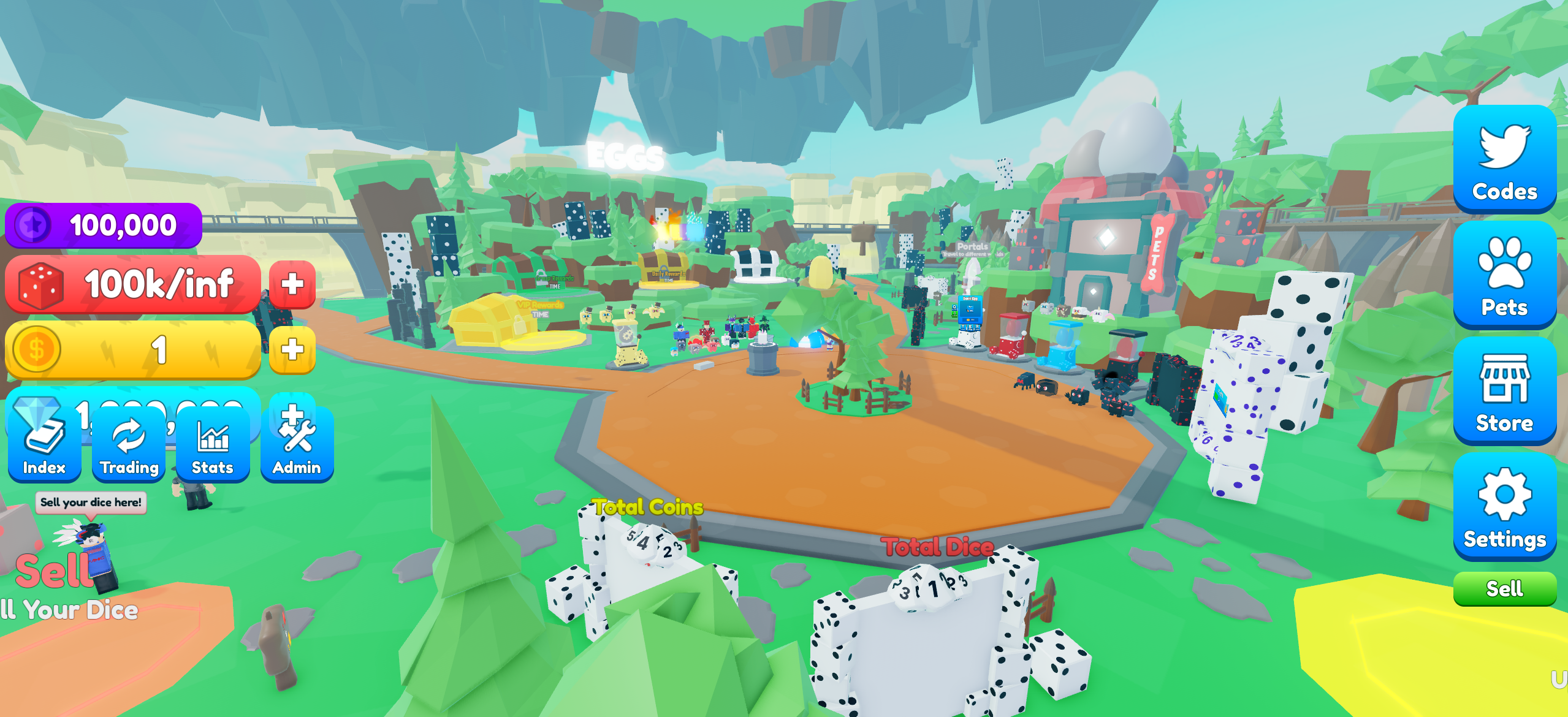Click the 100k/inf dice capacity bar
1568x717 pixels.
[141, 284]
